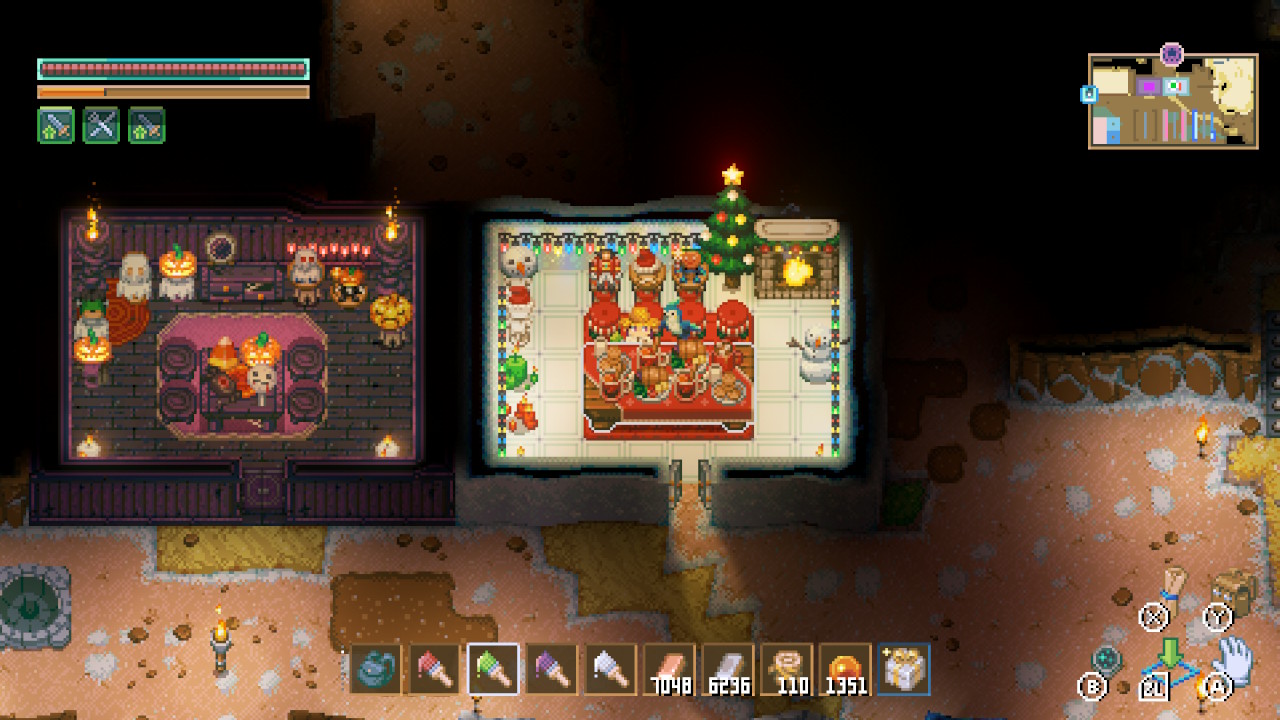Select the white paint brush slot
Viewport: 1280px width, 720px height.
click(611, 669)
